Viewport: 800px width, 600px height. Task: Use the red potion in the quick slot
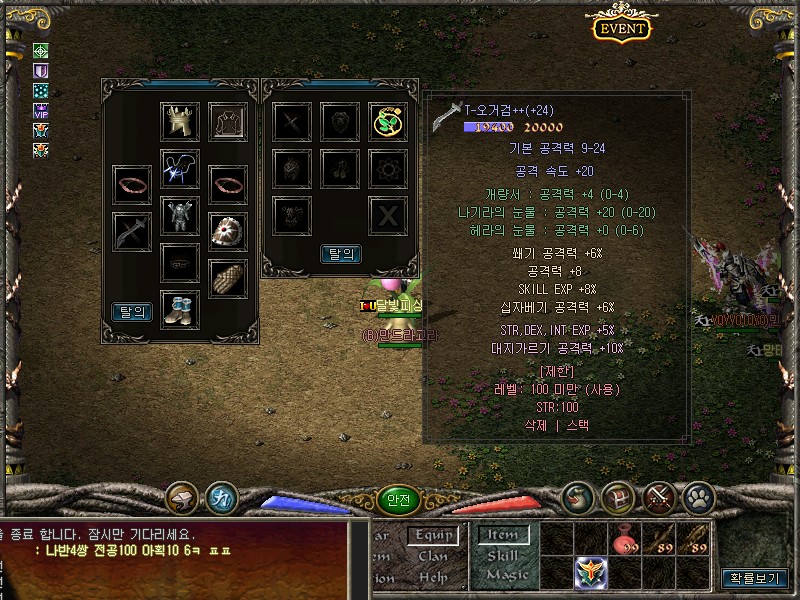tap(625, 540)
